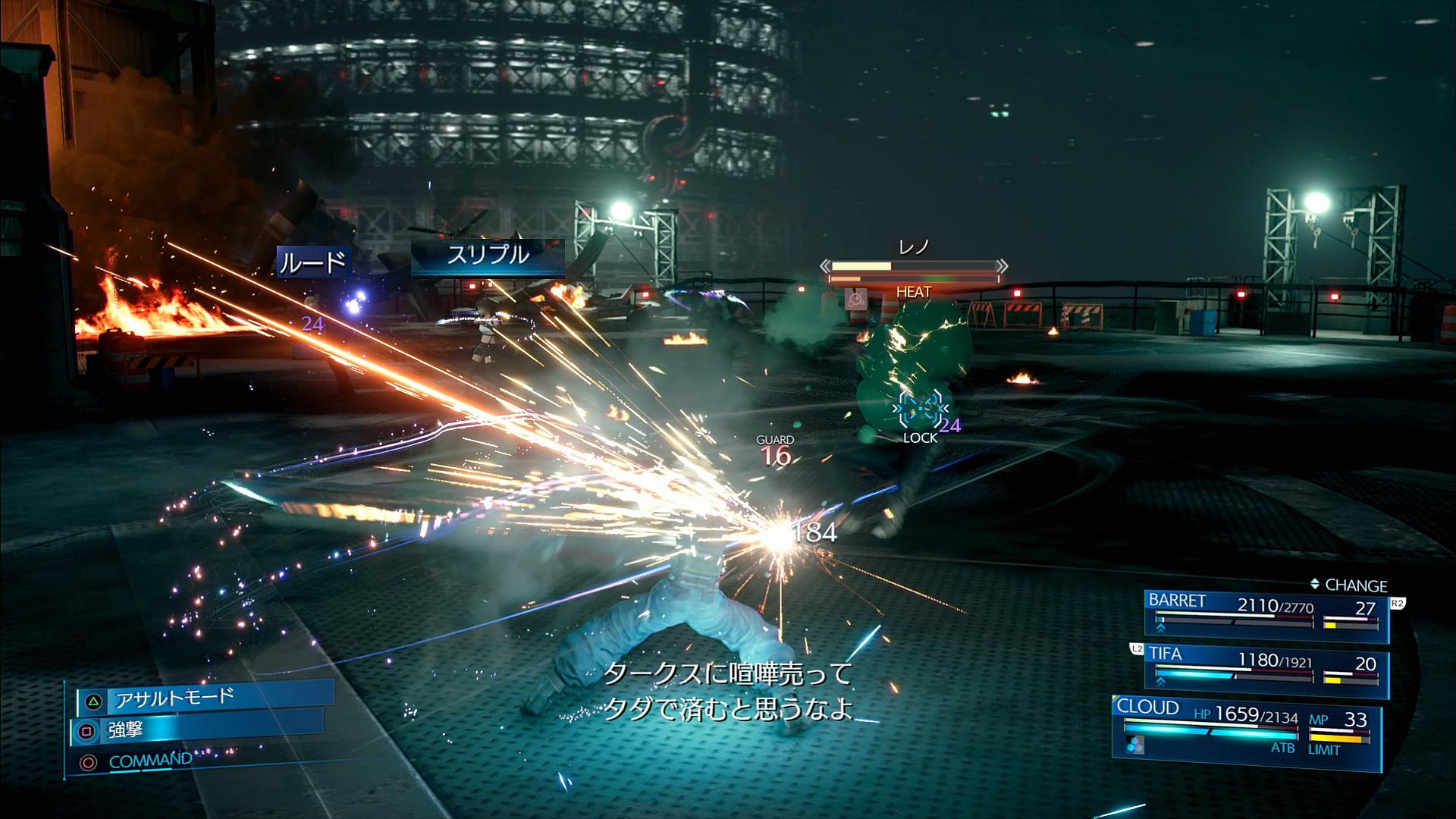
Task: Open the COMMAND menu
Action: [149, 761]
